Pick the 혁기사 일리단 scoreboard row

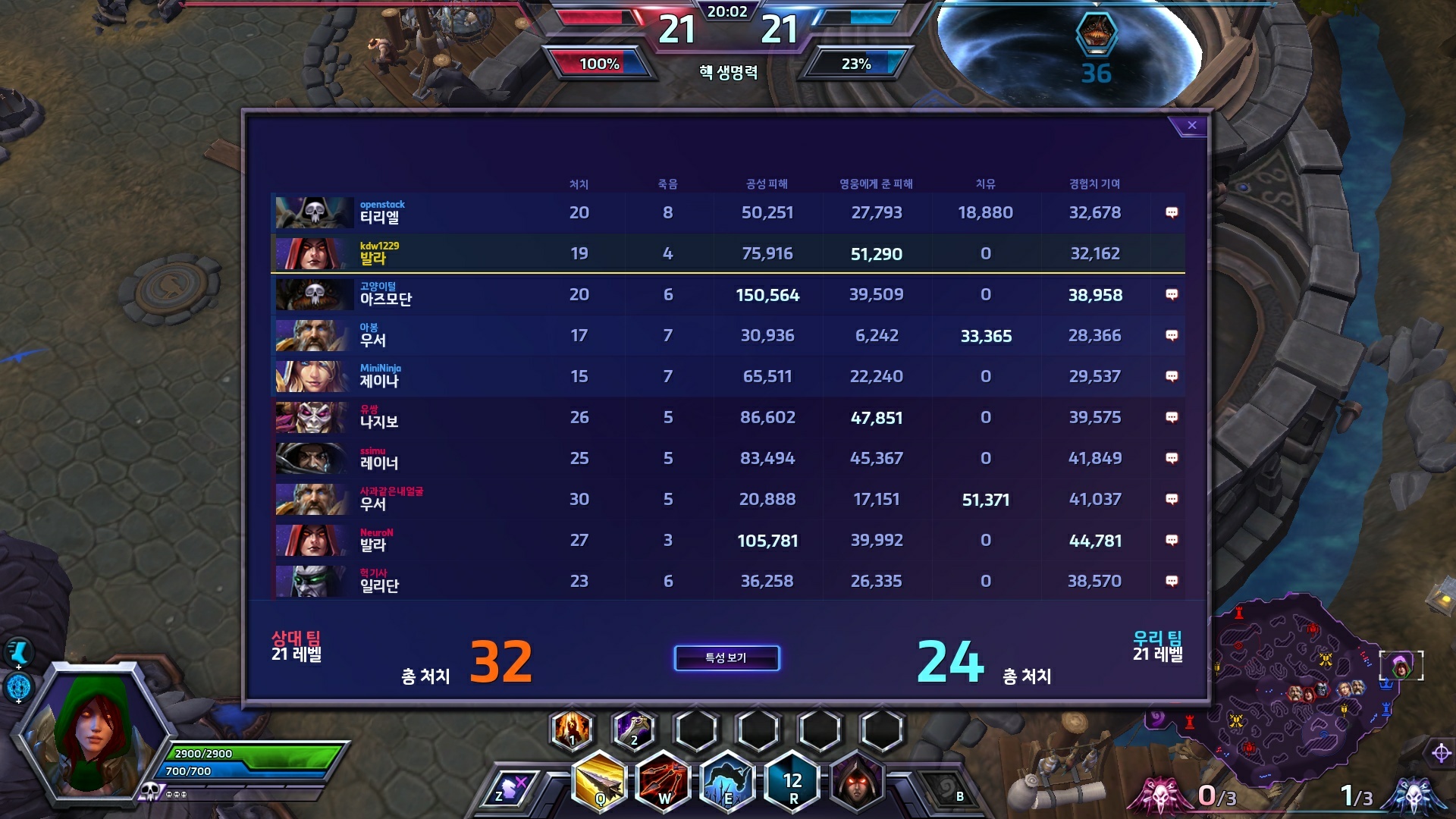[726, 582]
